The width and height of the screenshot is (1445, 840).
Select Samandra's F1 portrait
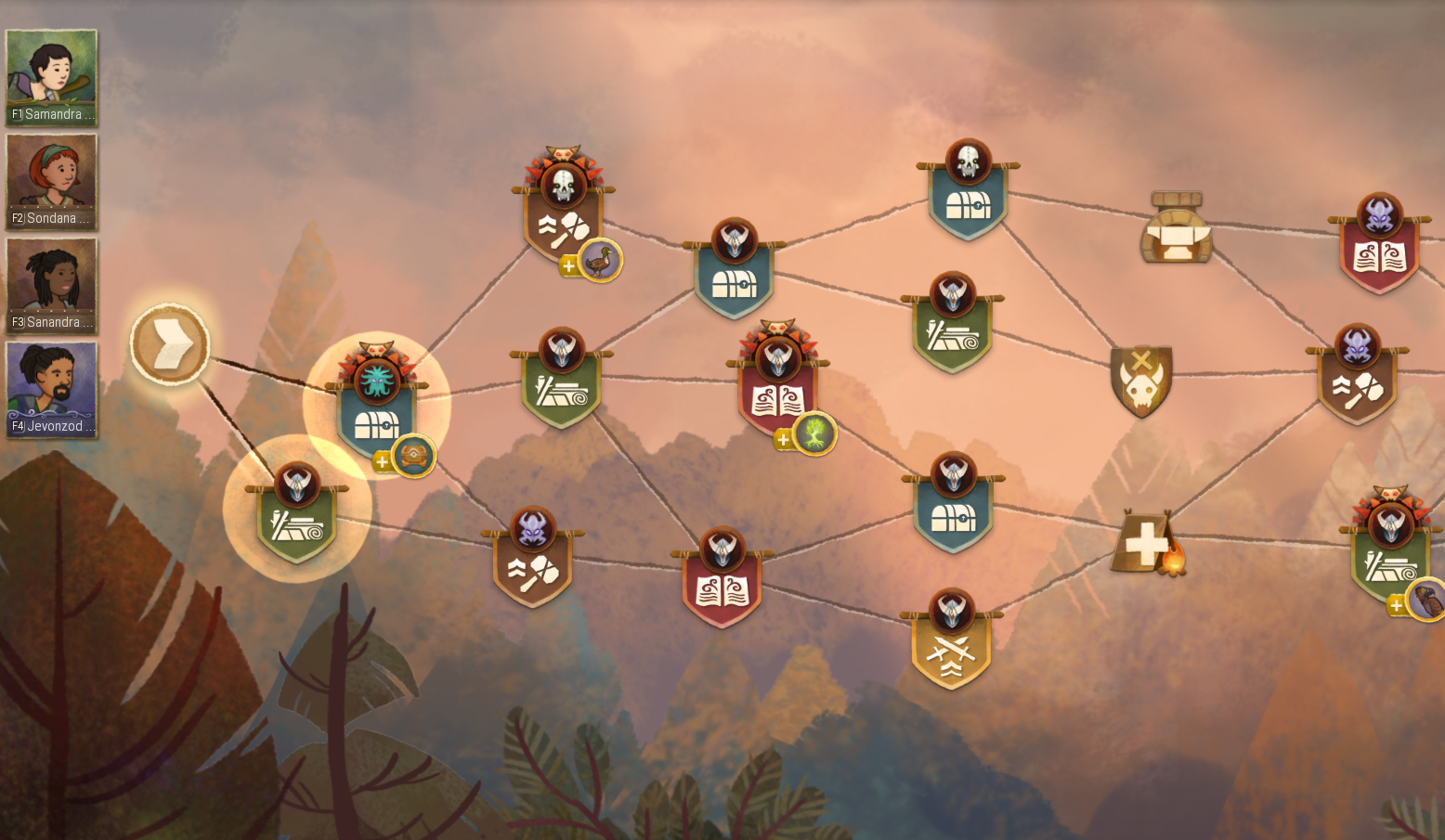pos(51,74)
